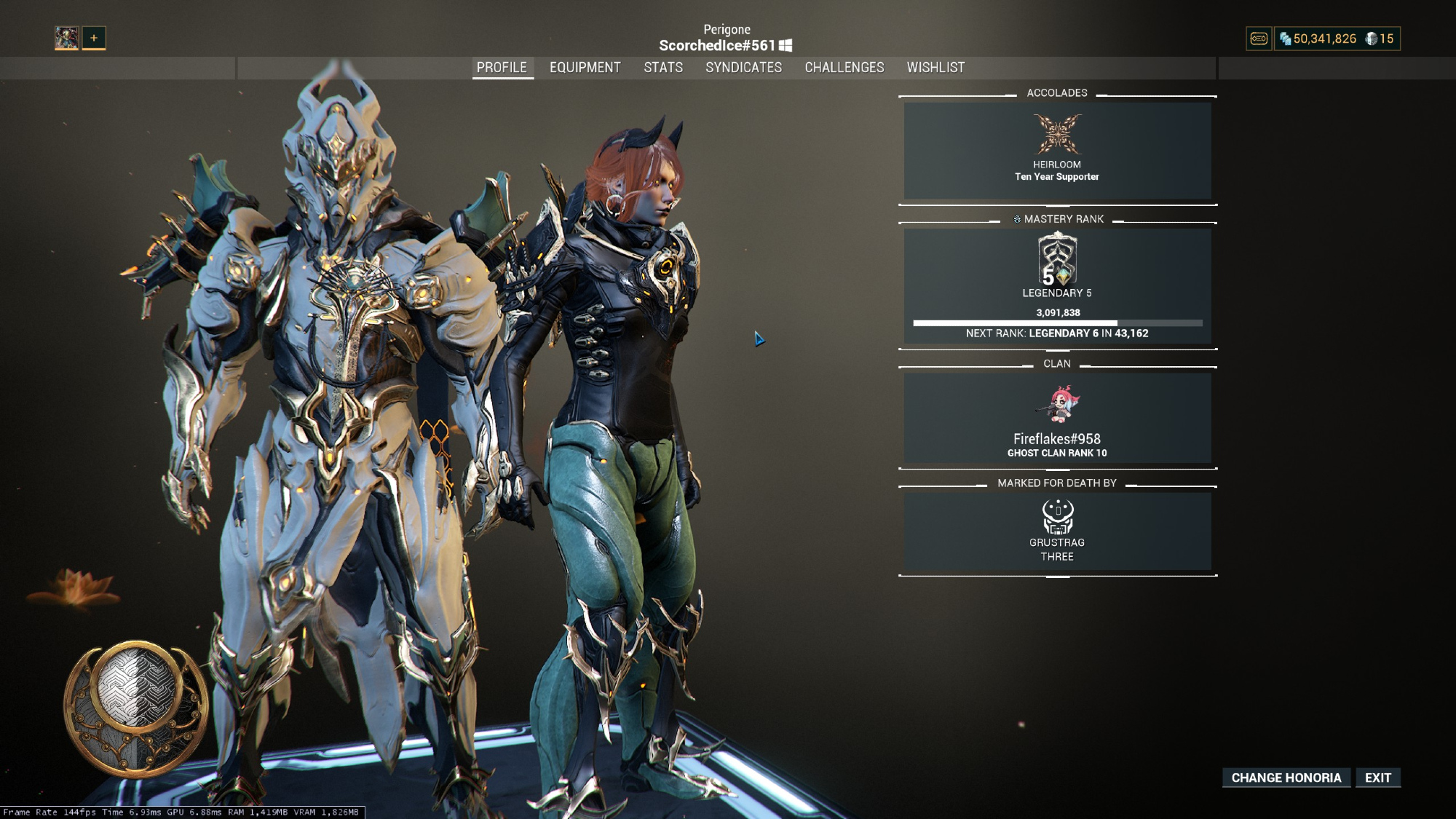Open the Fireflakes clan panel
Image resolution: width=1456 pixels, height=819 pixels.
coord(1057,418)
